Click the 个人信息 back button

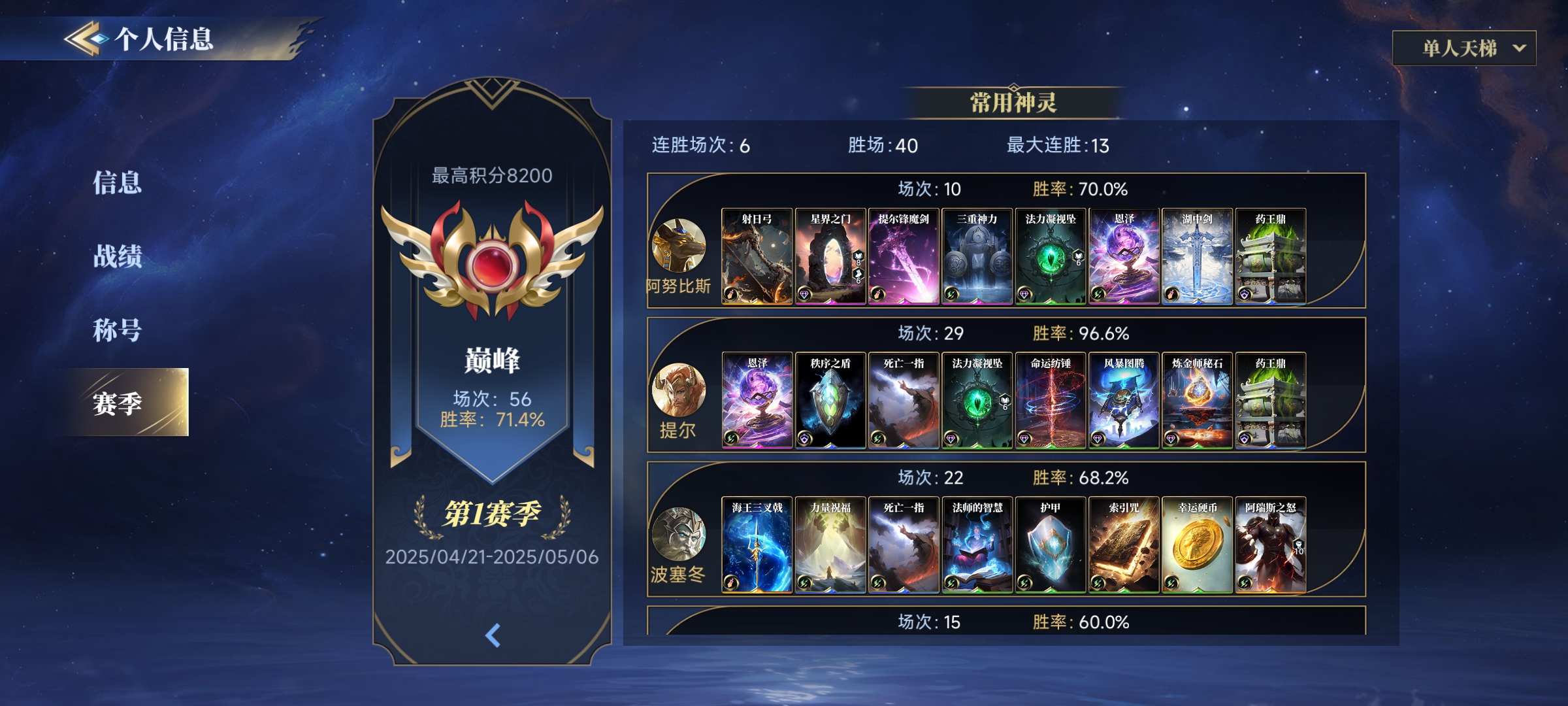pos(84,39)
